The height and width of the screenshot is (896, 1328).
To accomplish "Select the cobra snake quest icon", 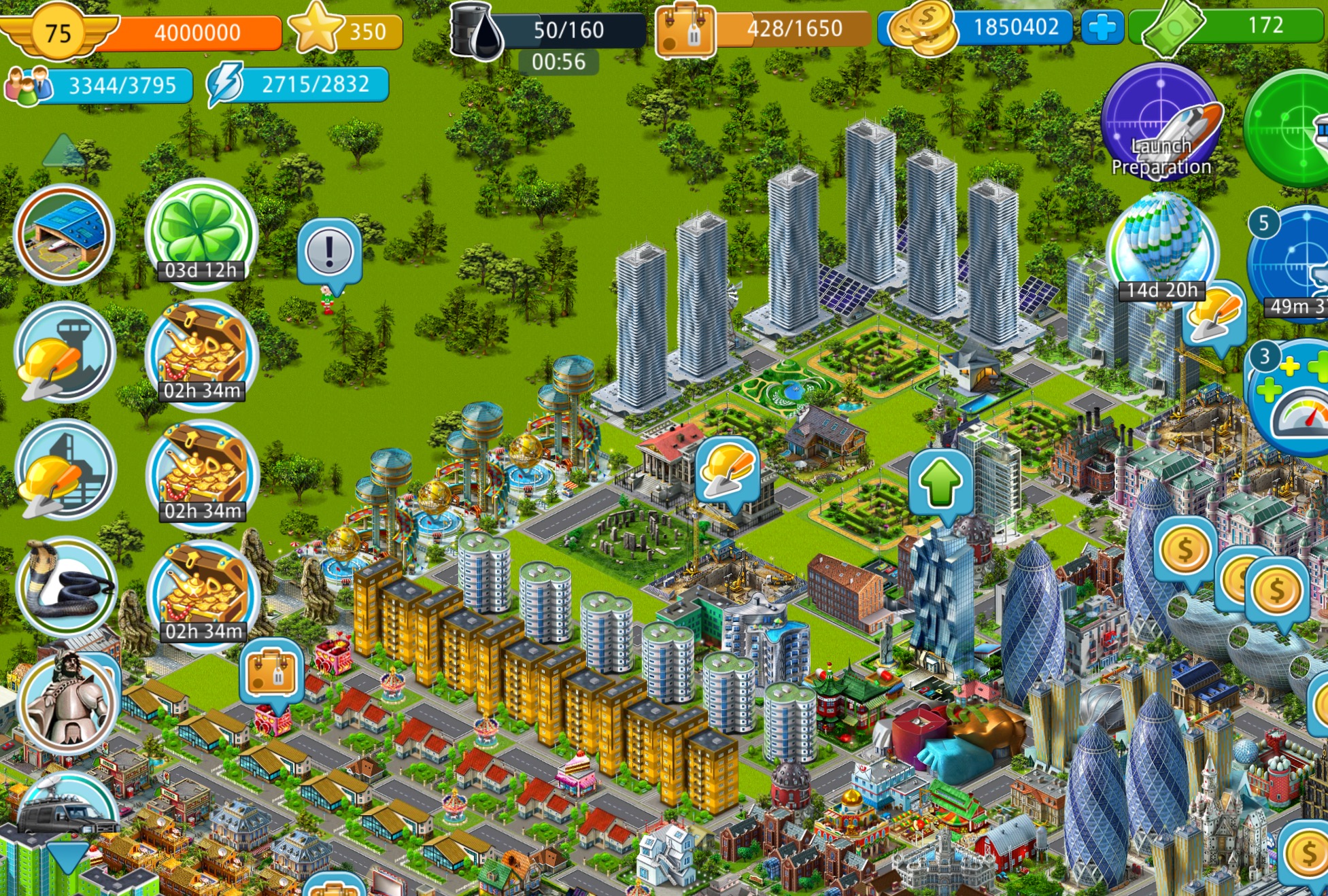I will 66,587.
